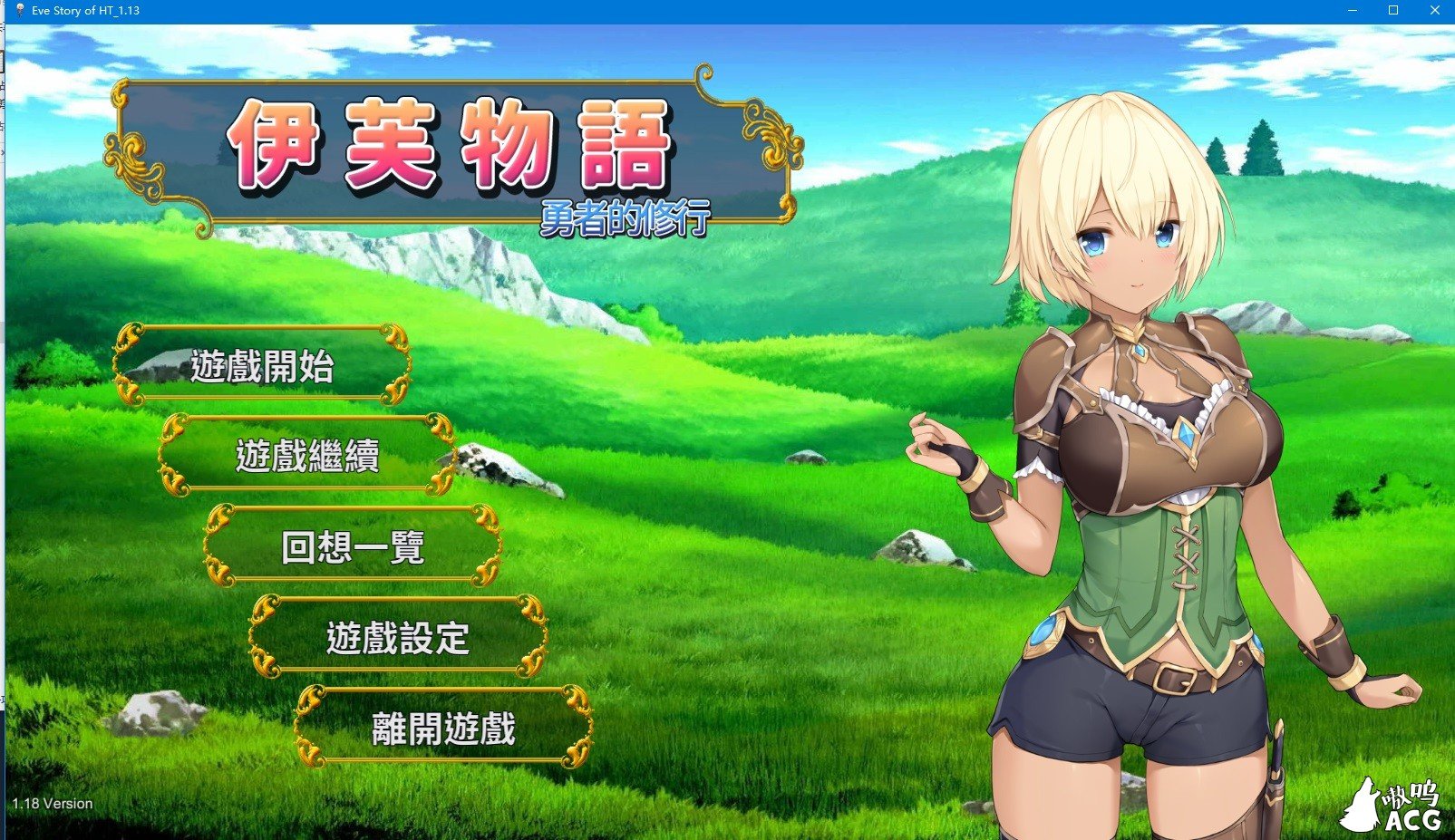Viewport: 1455px width, 840px height.
Task: Click the ACG text under the wolf logo
Action: [1411, 820]
